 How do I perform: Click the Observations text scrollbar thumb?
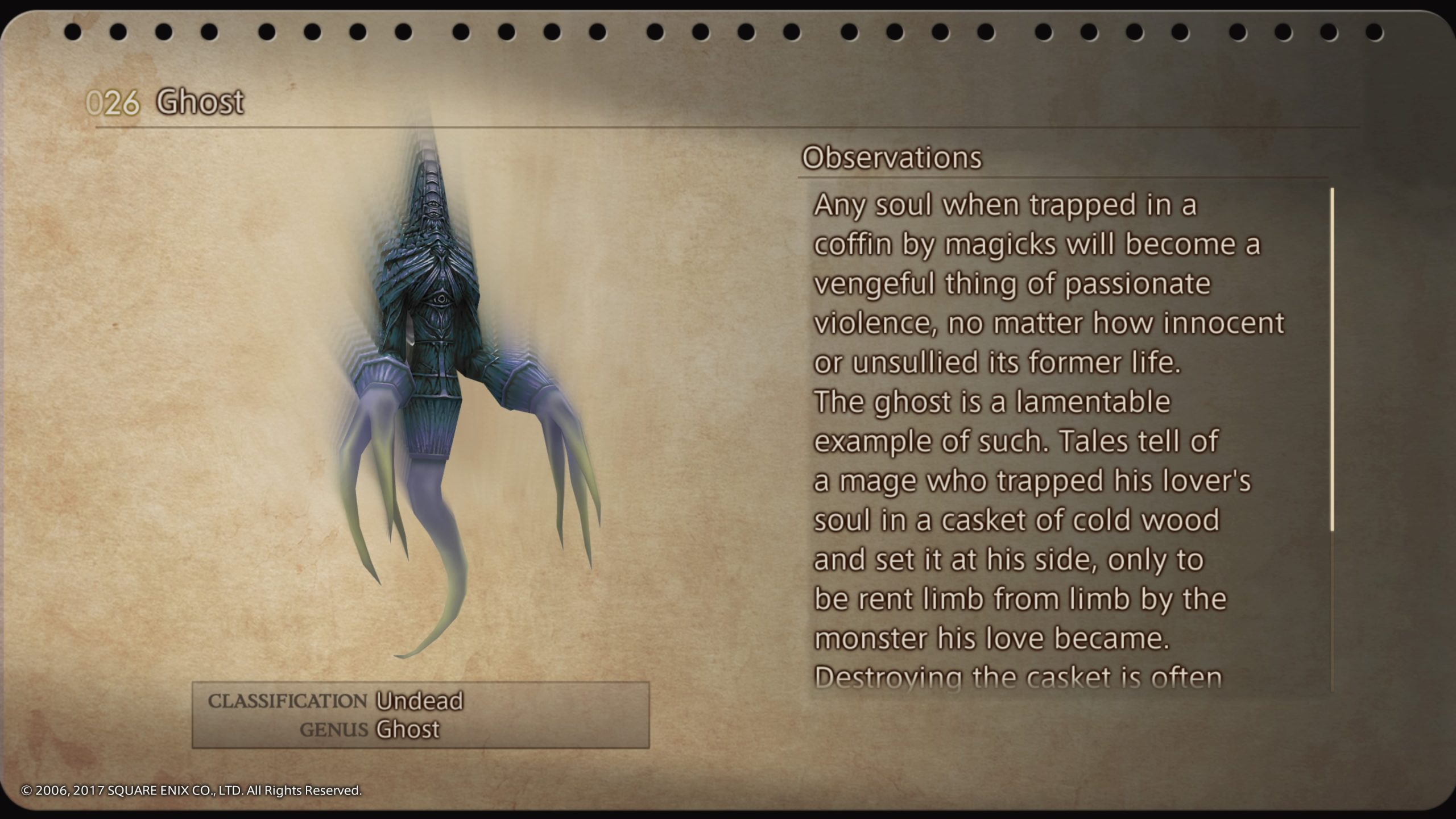(1332, 359)
